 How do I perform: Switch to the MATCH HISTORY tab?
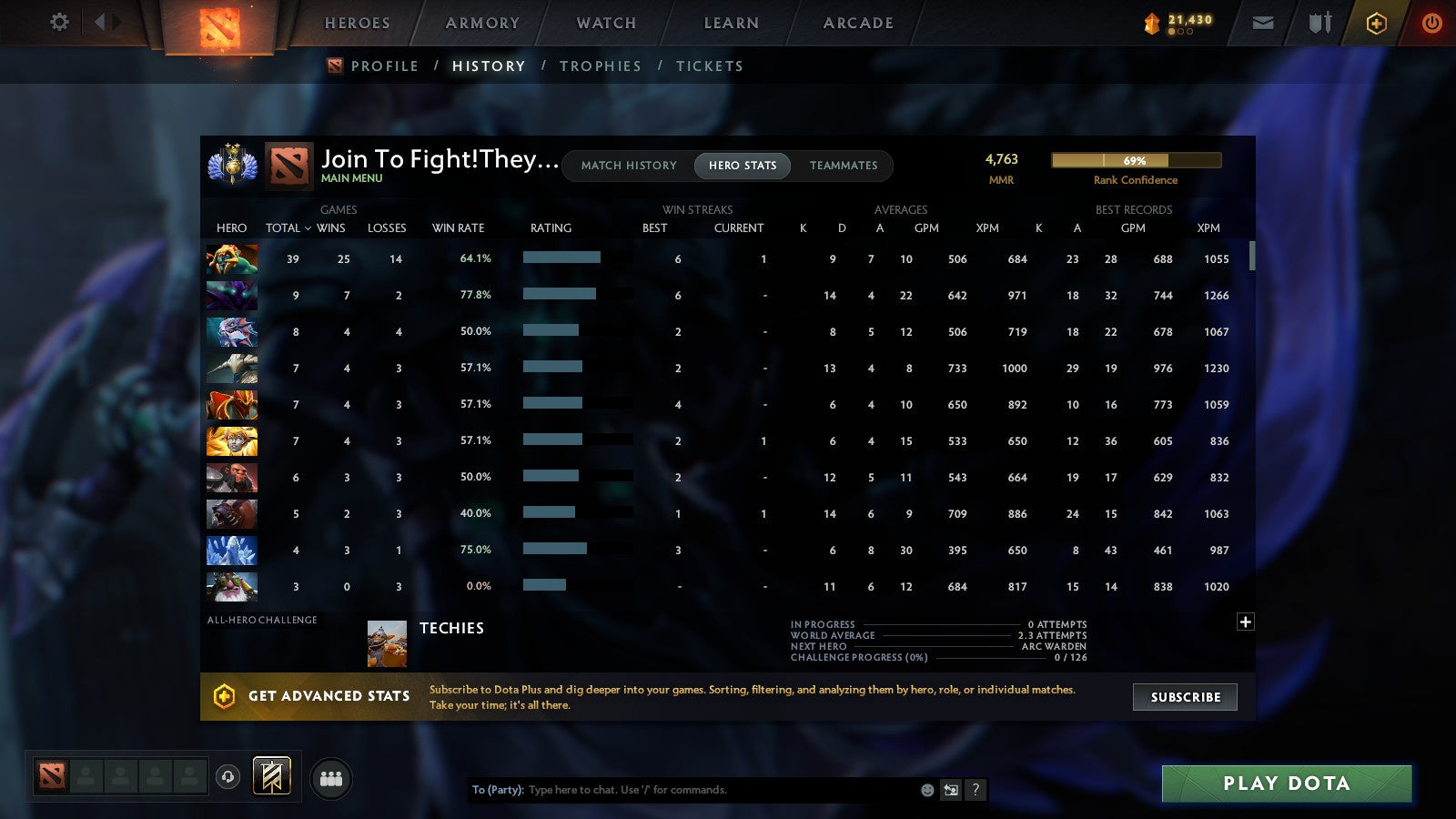coord(627,166)
